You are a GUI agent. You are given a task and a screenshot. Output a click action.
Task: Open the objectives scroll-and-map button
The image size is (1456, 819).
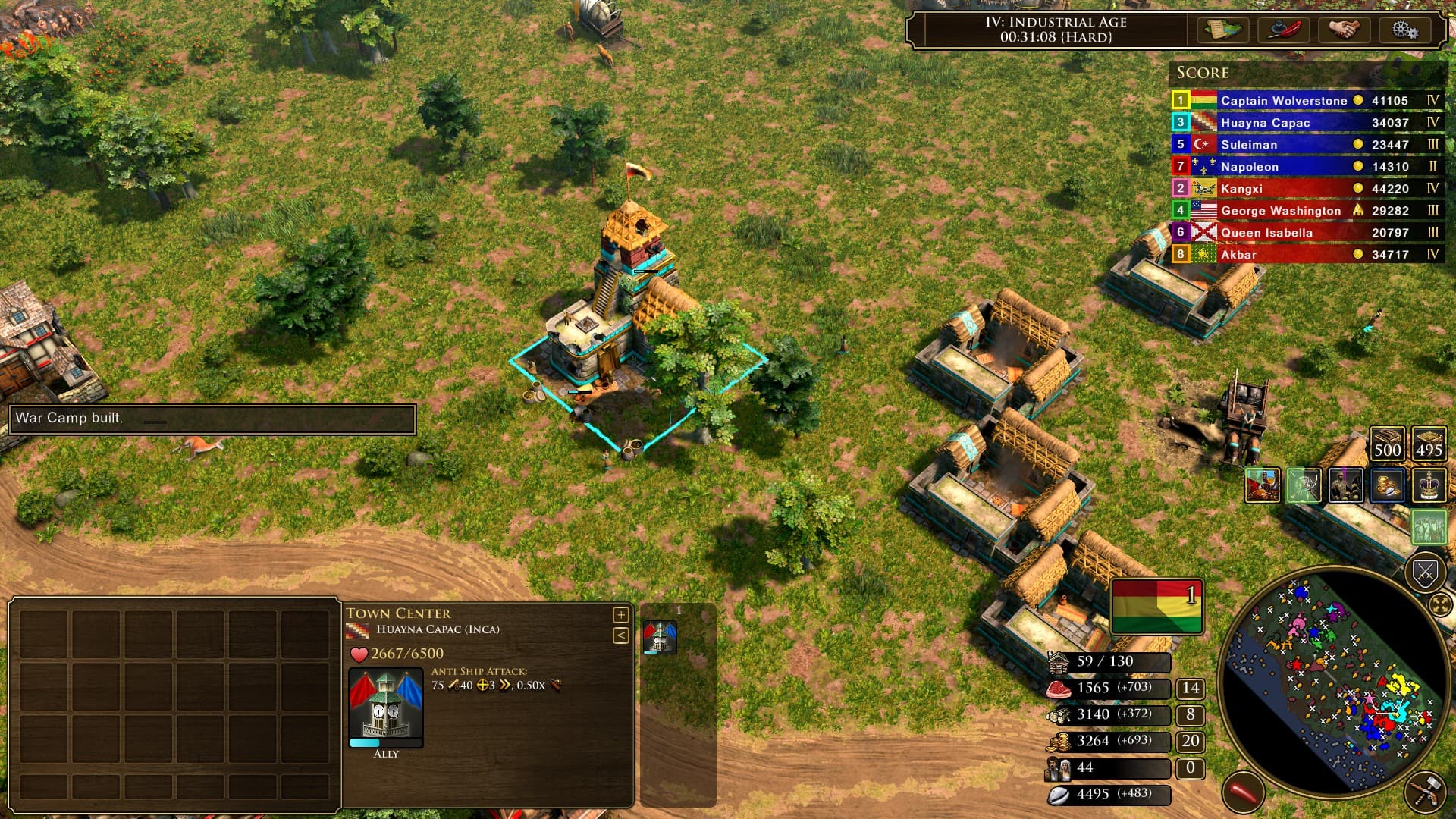[1222, 30]
